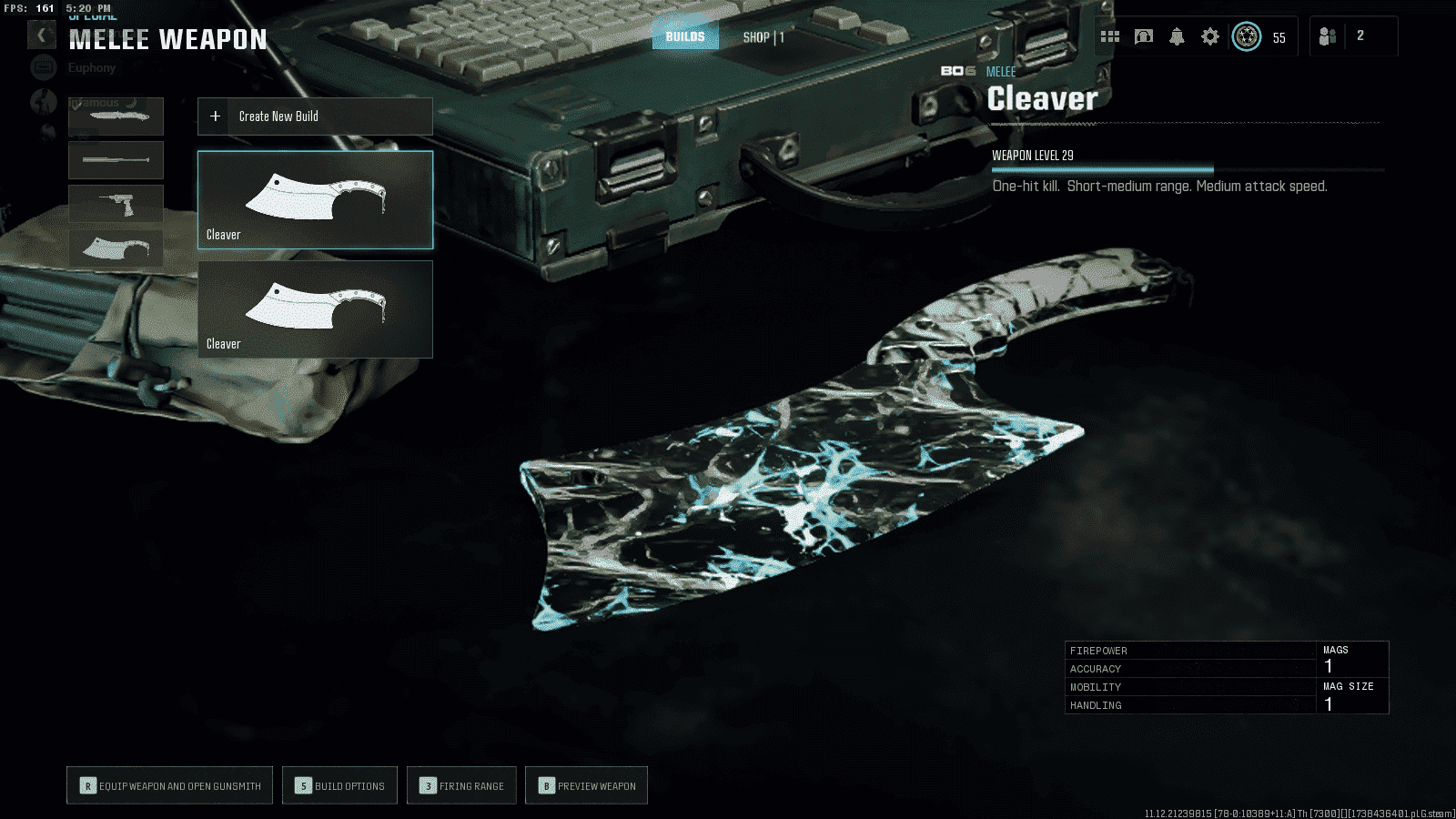
Task: Pick the power drill weapon thumbnail
Action: (116, 204)
